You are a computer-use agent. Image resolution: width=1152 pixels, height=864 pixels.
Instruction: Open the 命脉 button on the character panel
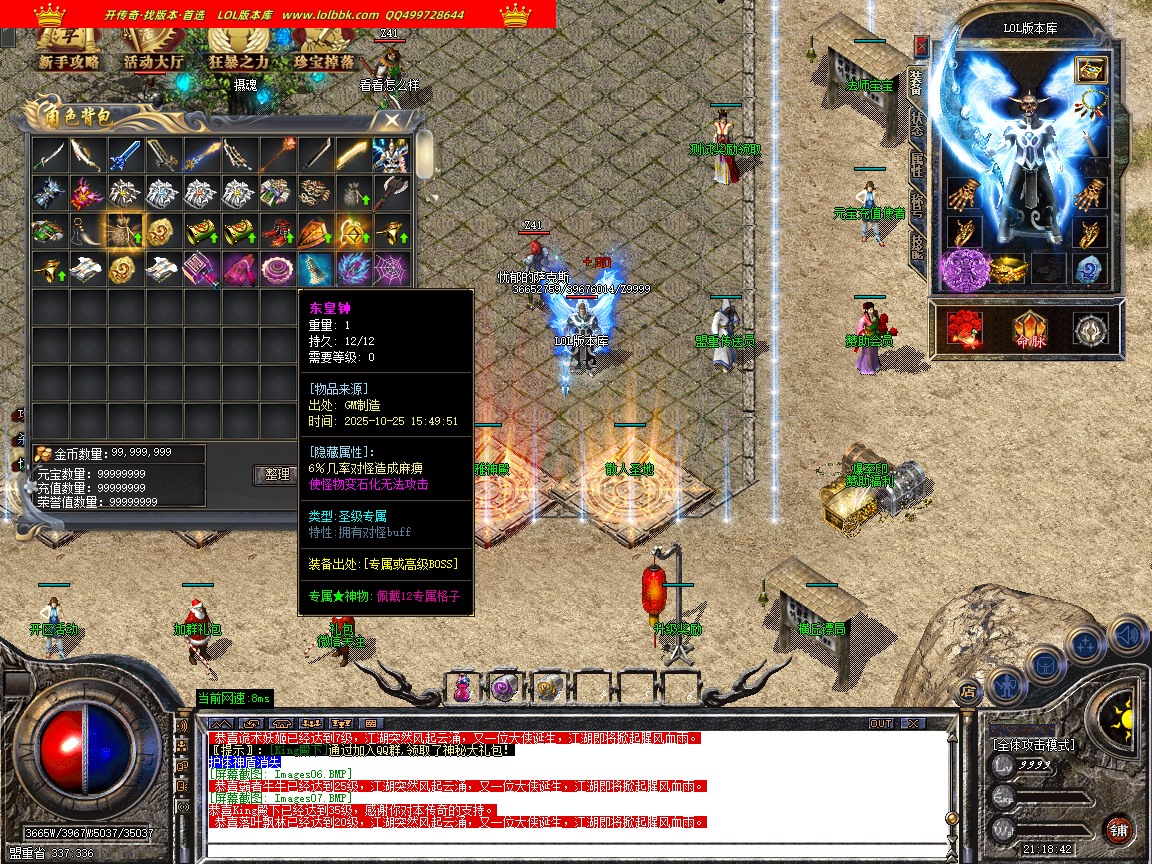click(x=1030, y=330)
